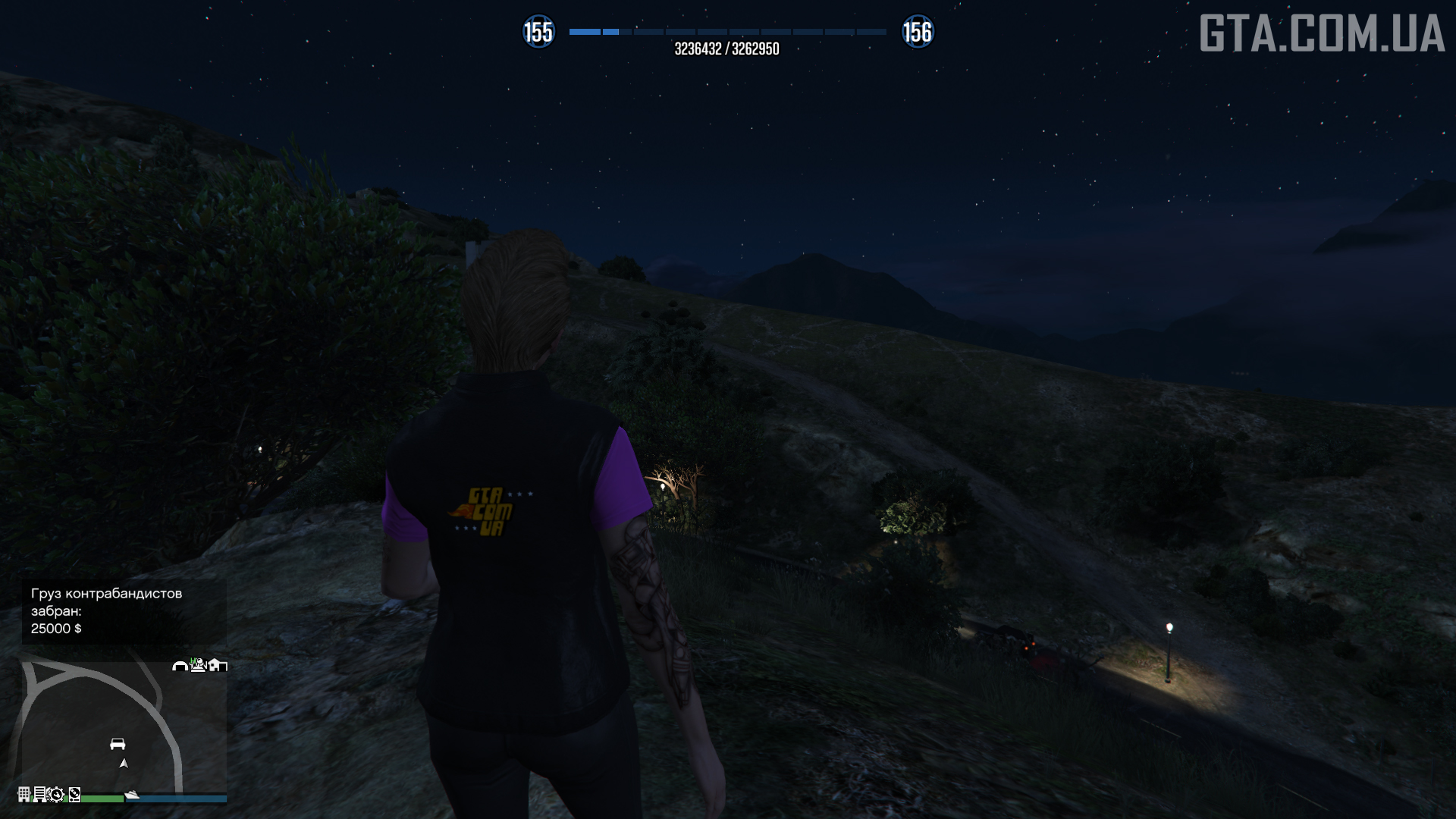Select the hangar blip on the minimap
1456x819 pixels.
pyautogui.click(x=180, y=666)
